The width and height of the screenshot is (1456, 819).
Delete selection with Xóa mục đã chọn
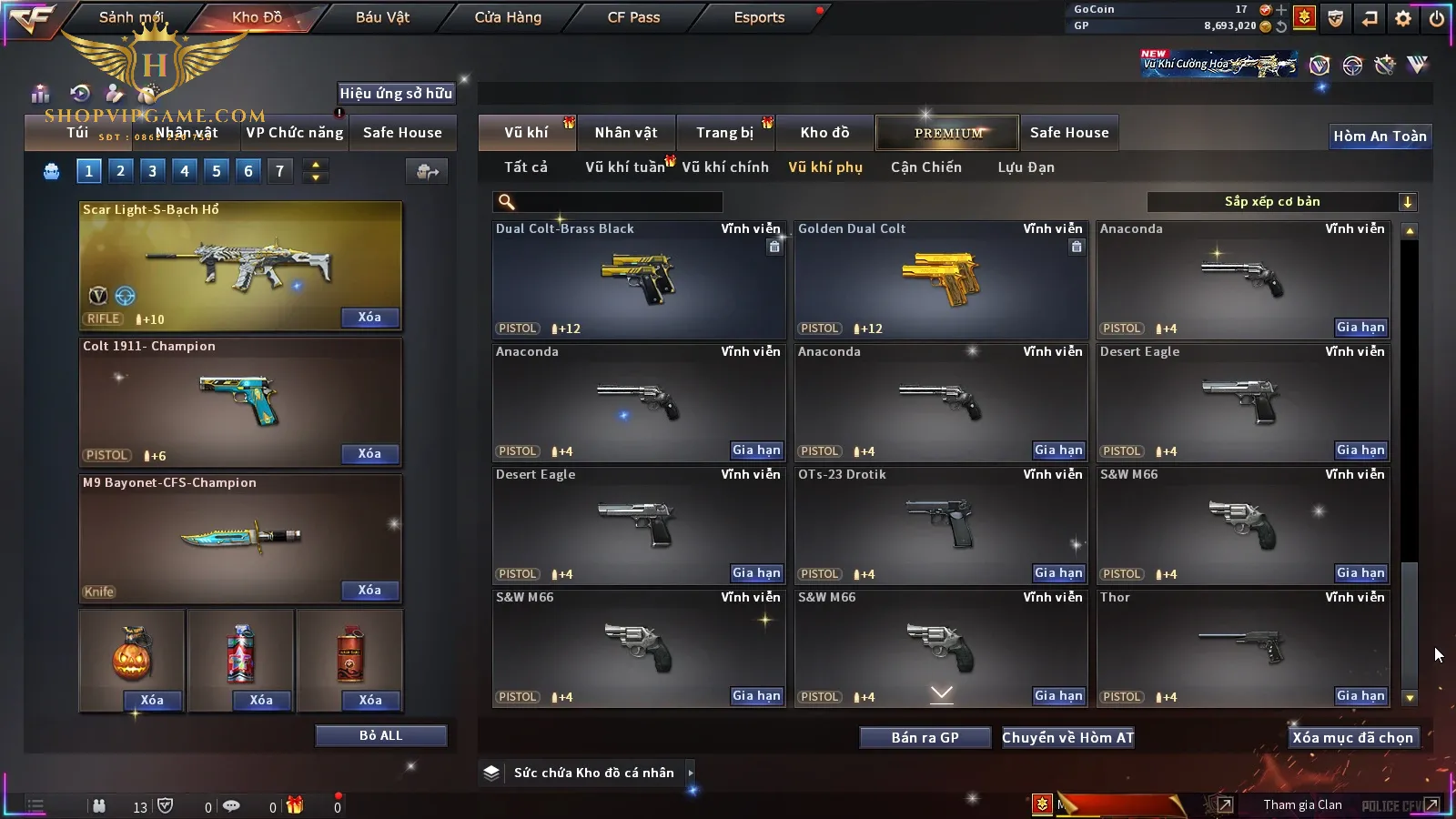(1352, 738)
